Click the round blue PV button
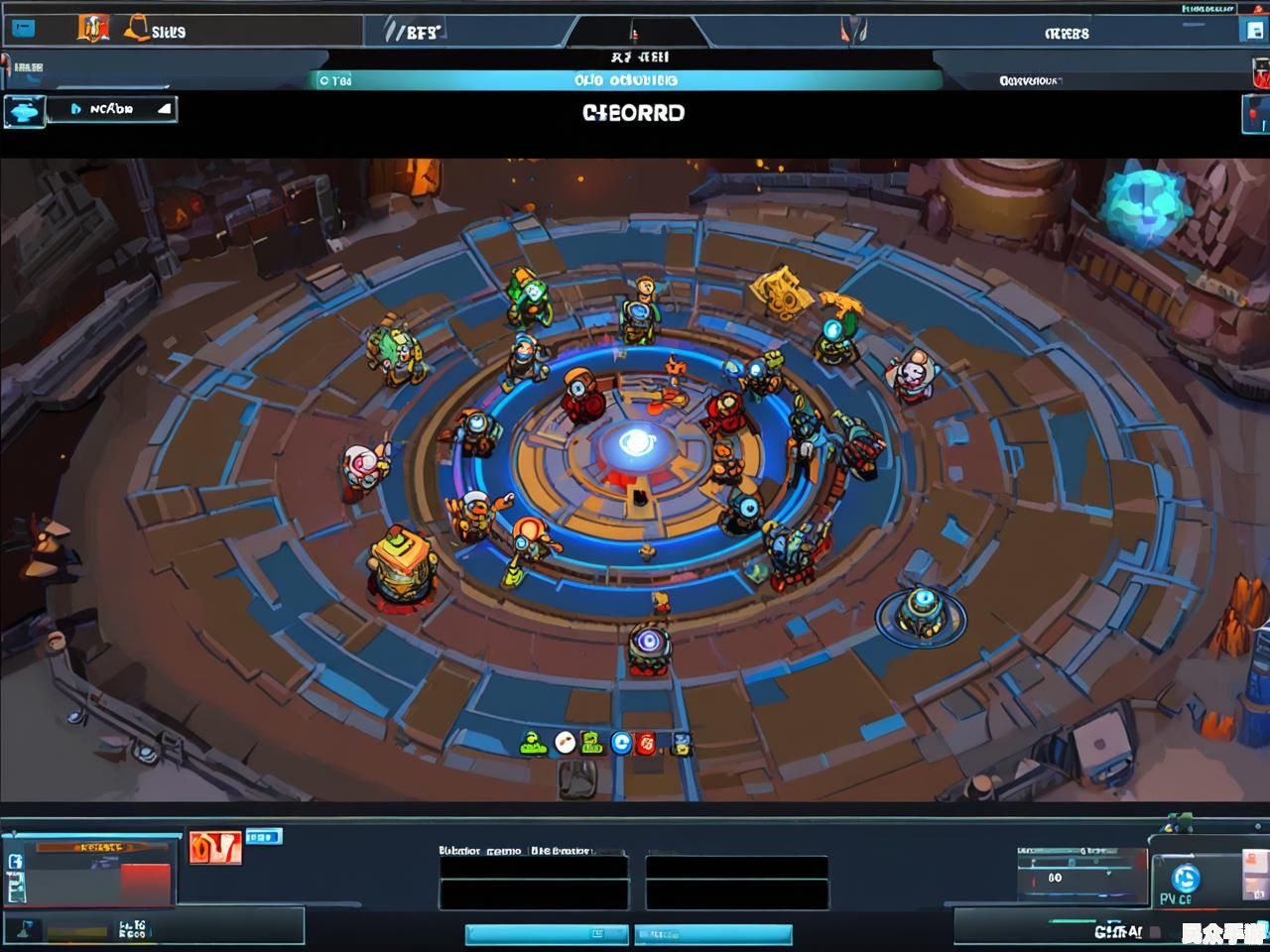This screenshot has width=1270, height=952. [1185, 879]
